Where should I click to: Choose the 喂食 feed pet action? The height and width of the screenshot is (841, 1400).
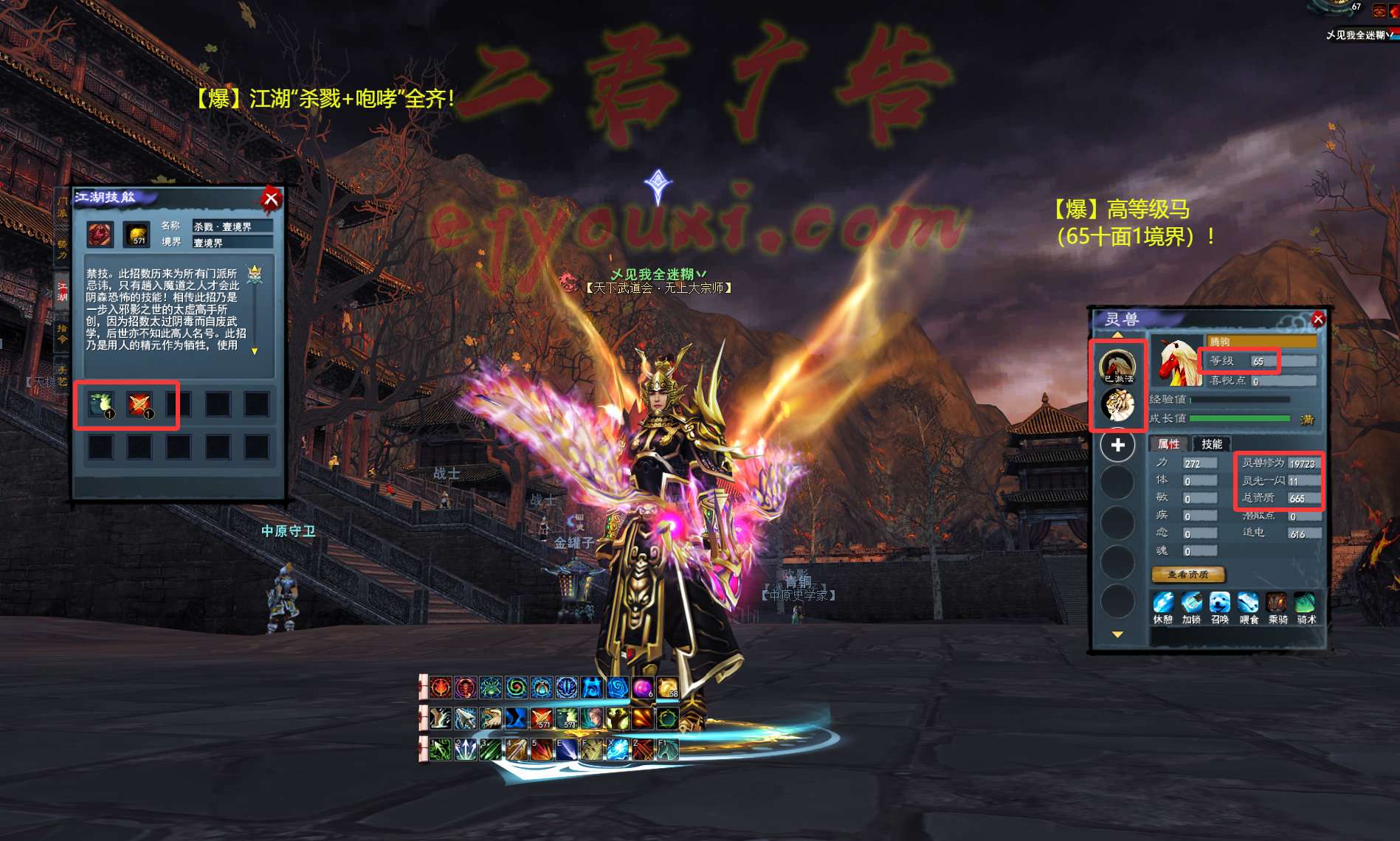point(1249,604)
